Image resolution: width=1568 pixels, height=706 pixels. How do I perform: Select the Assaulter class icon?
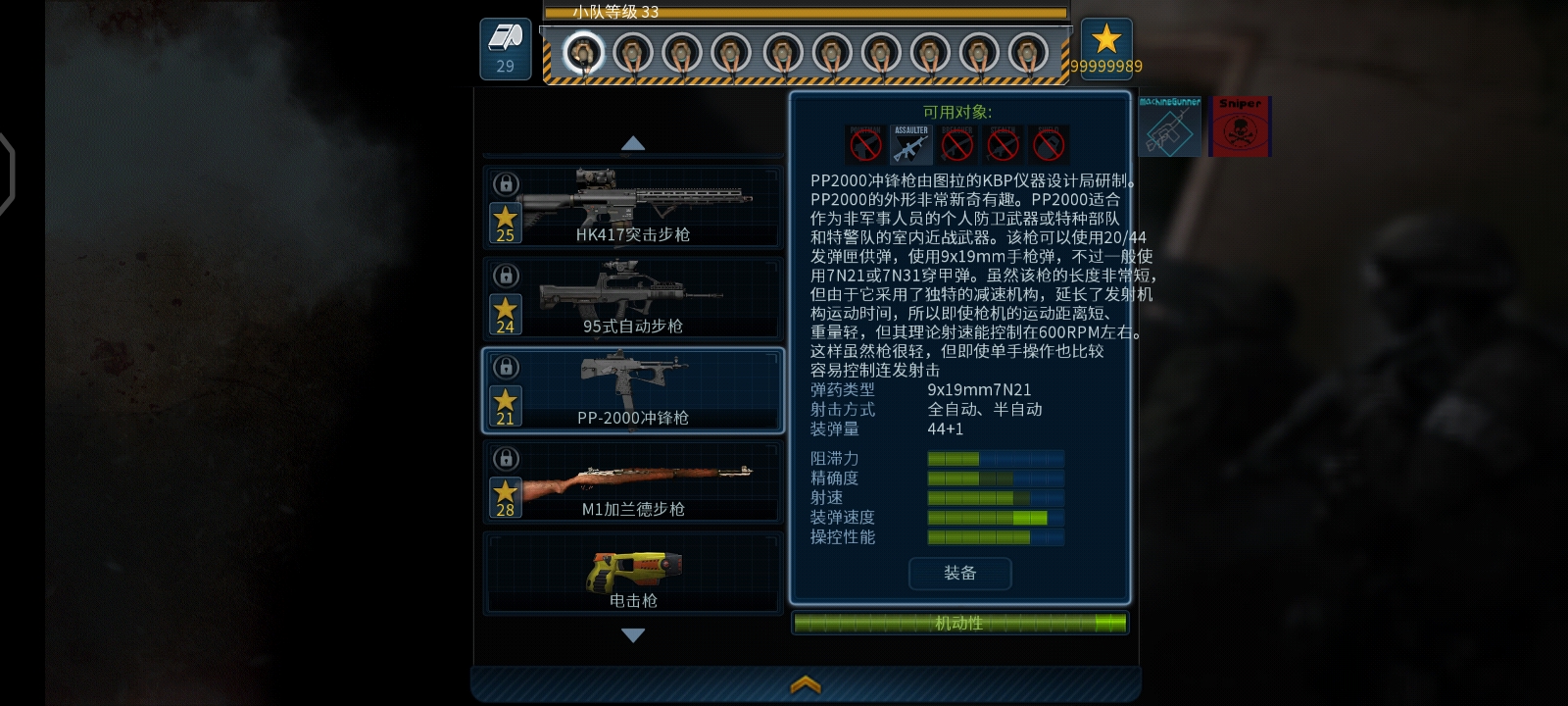pos(910,144)
